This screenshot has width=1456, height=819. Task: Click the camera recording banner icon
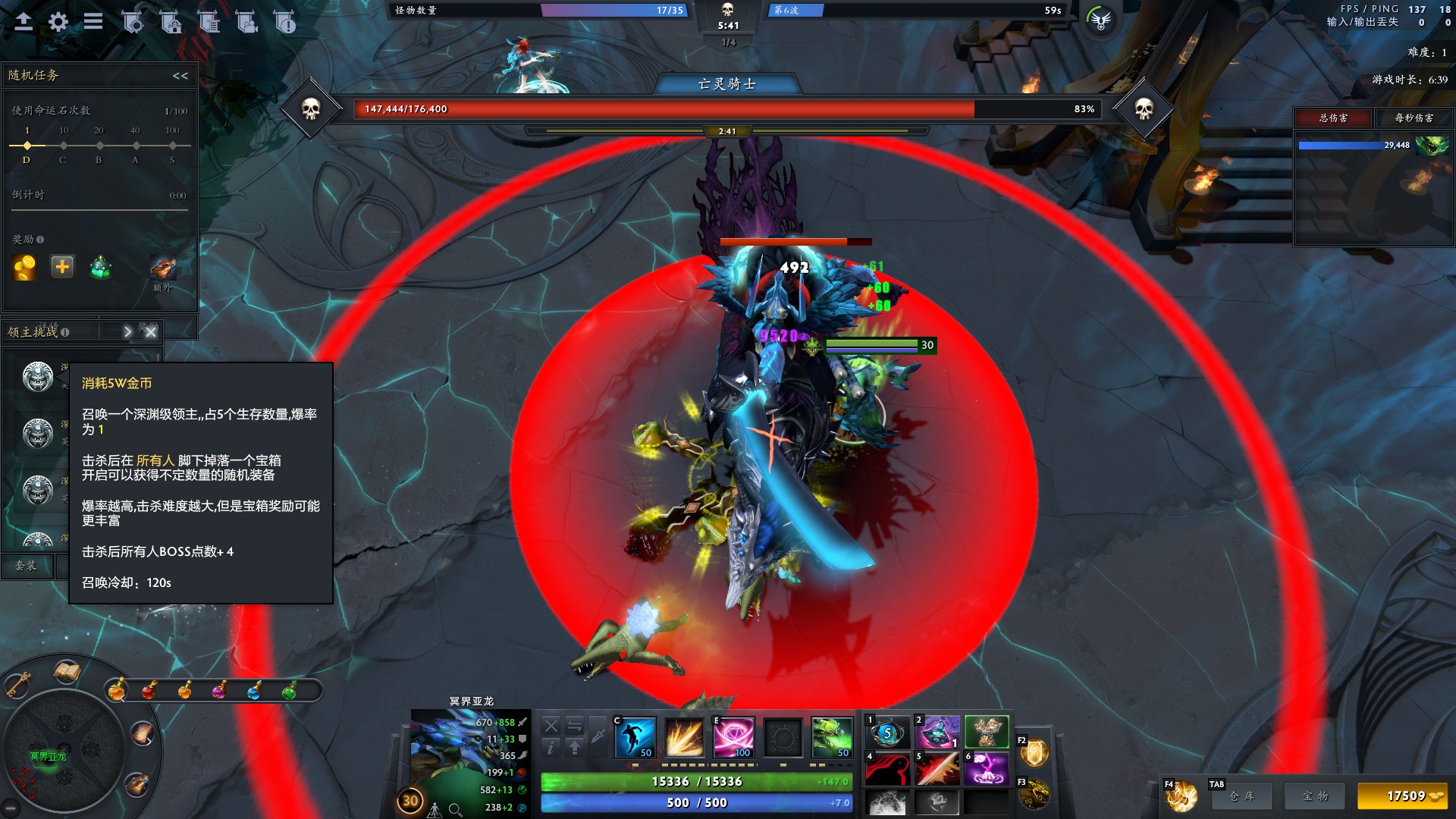247,23
